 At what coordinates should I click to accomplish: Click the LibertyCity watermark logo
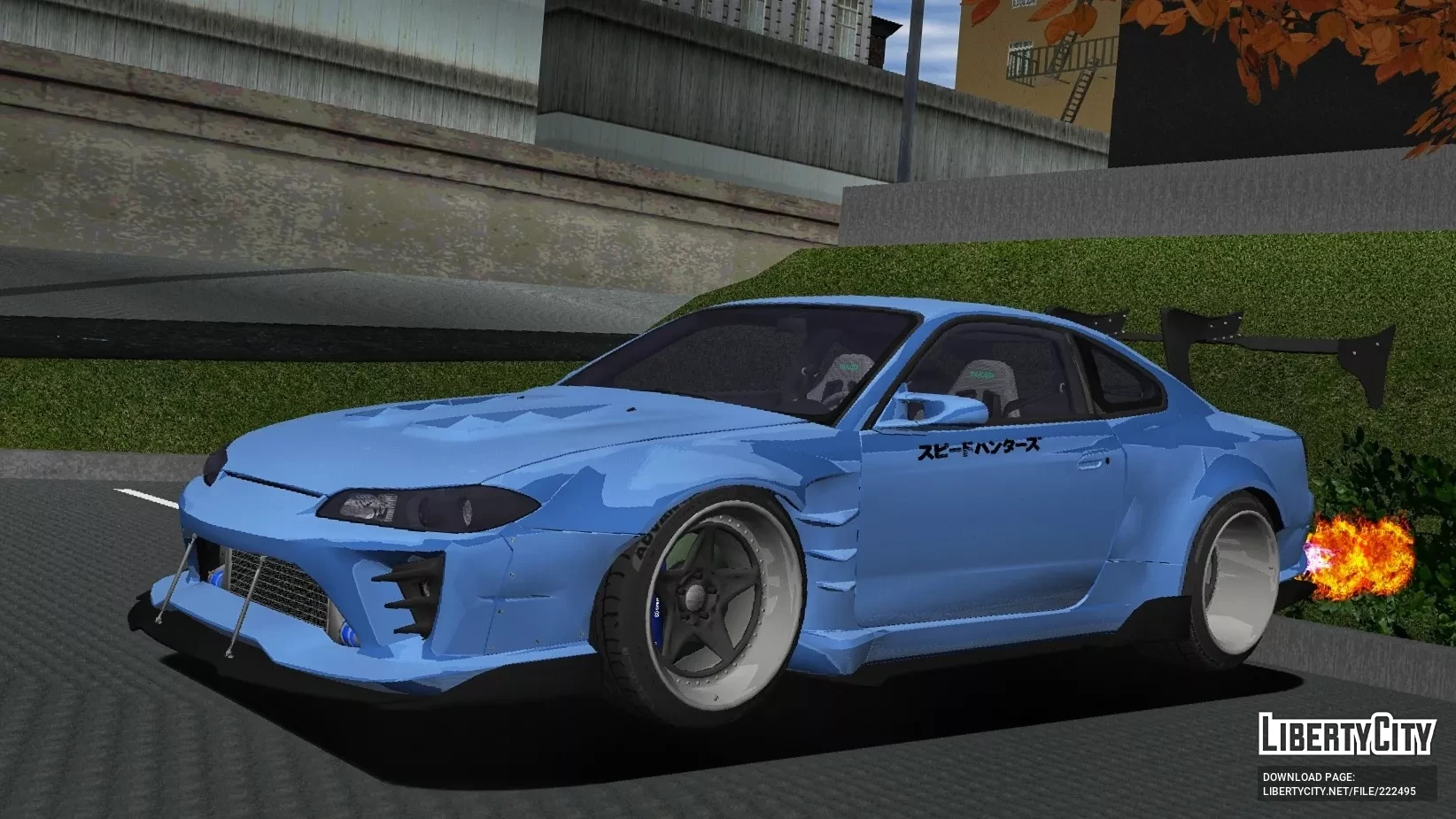(1345, 734)
